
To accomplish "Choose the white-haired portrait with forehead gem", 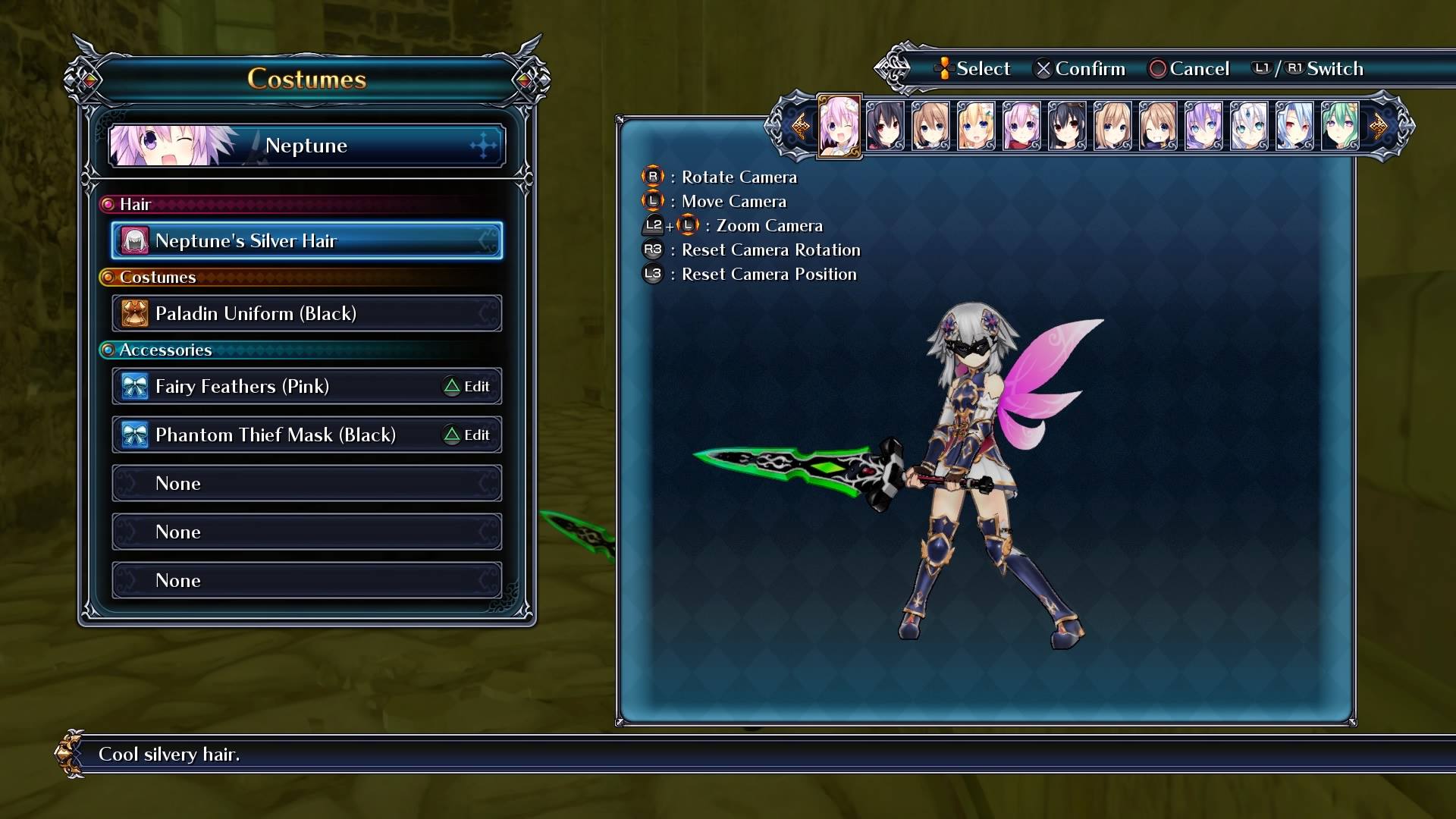I will tap(1249, 126).
